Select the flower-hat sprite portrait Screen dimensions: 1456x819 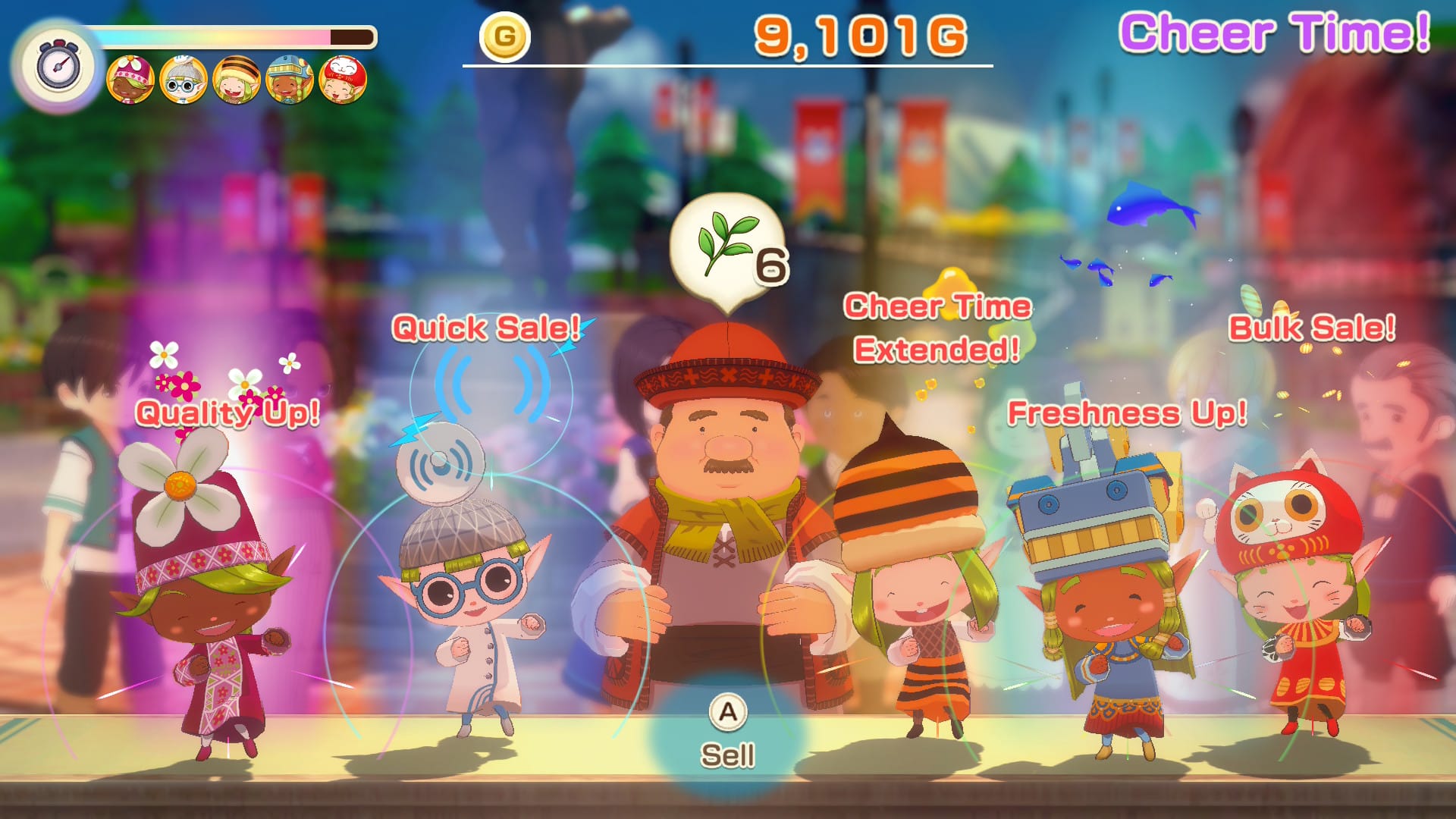coord(130,80)
